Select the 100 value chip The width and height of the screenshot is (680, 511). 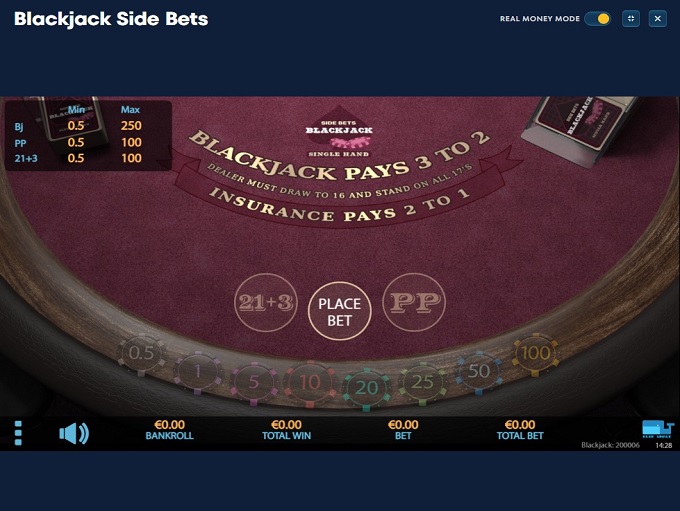point(536,354)
